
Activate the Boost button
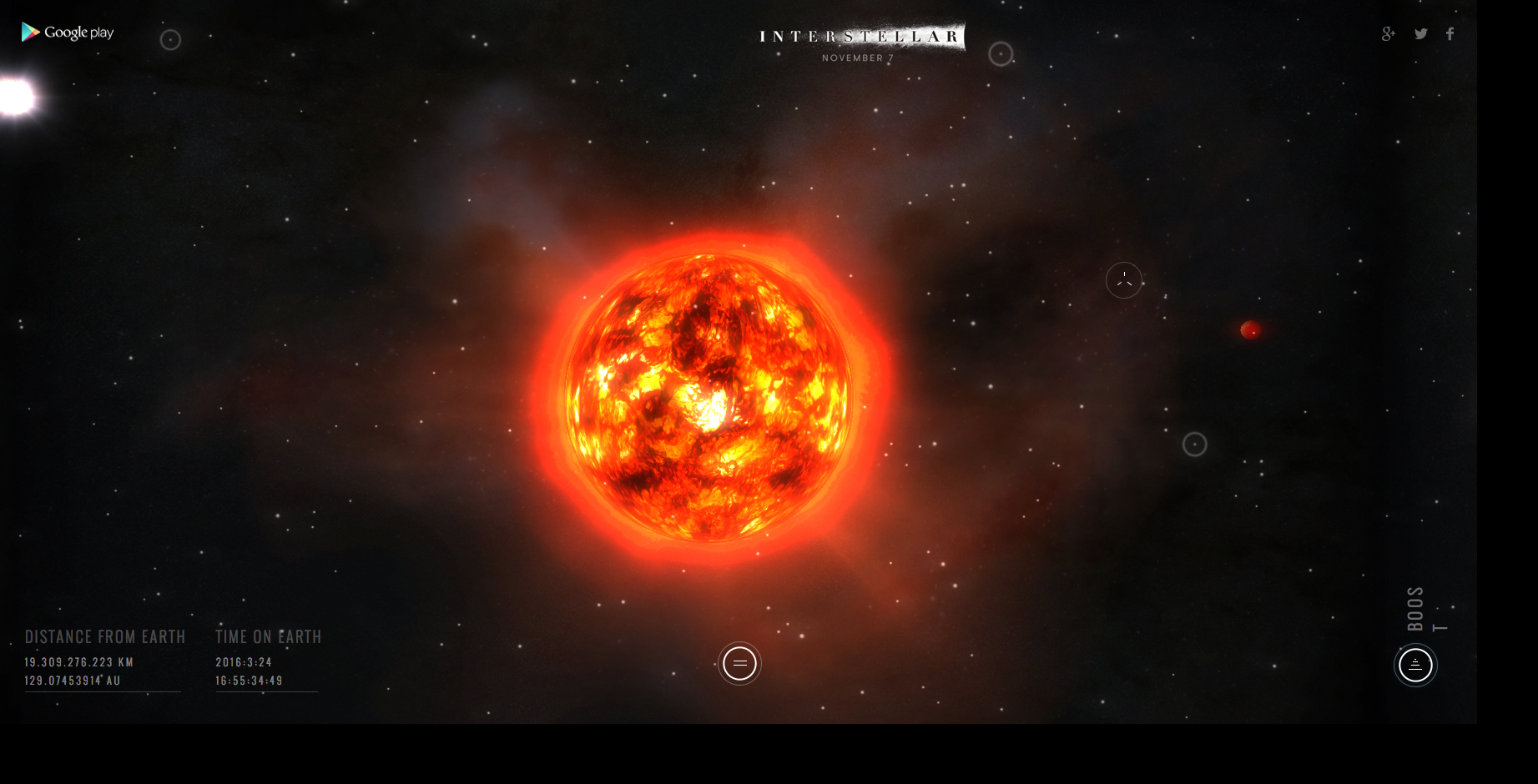1415,666
